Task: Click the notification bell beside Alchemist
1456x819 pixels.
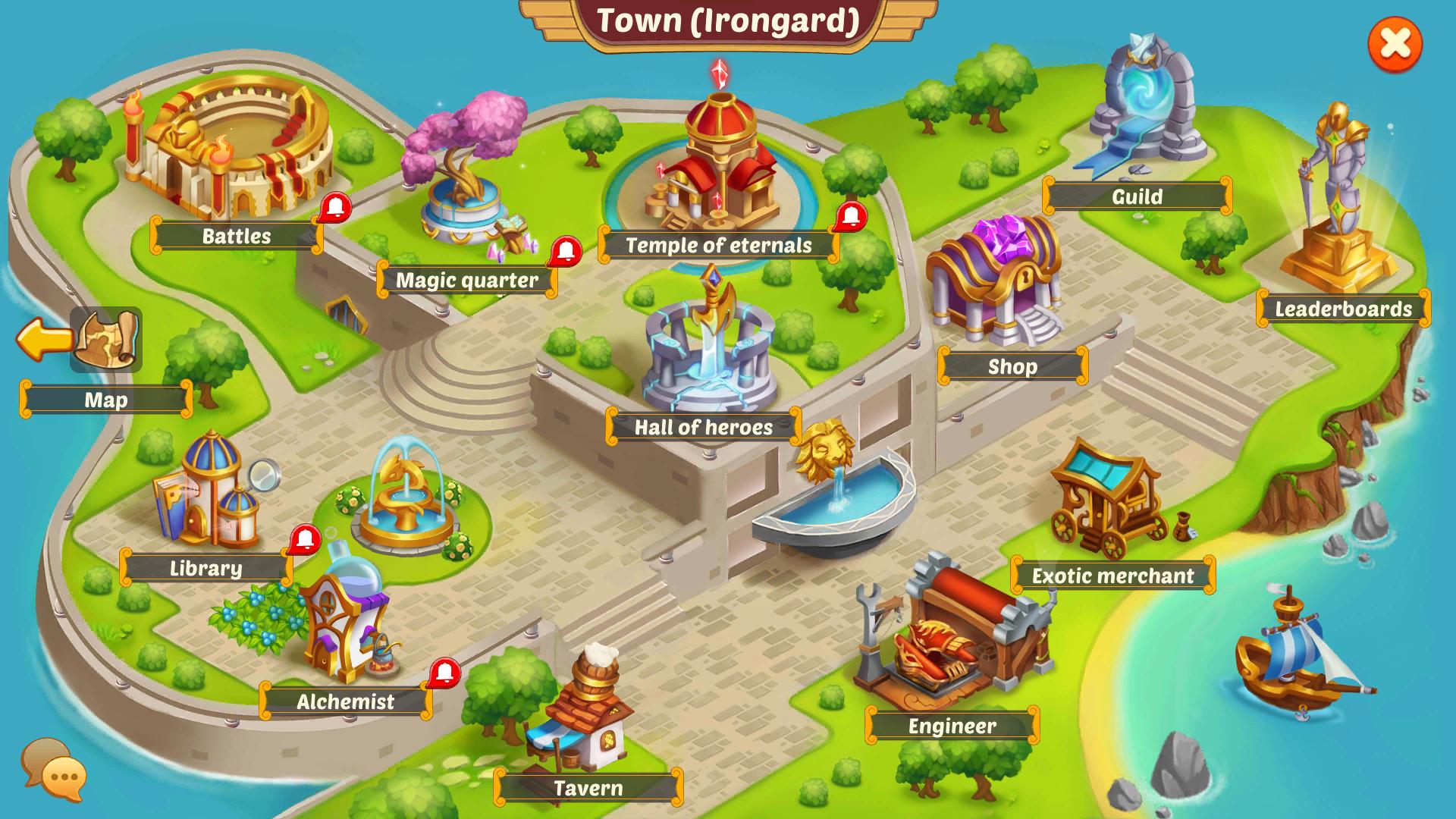Action: [444, 673]
